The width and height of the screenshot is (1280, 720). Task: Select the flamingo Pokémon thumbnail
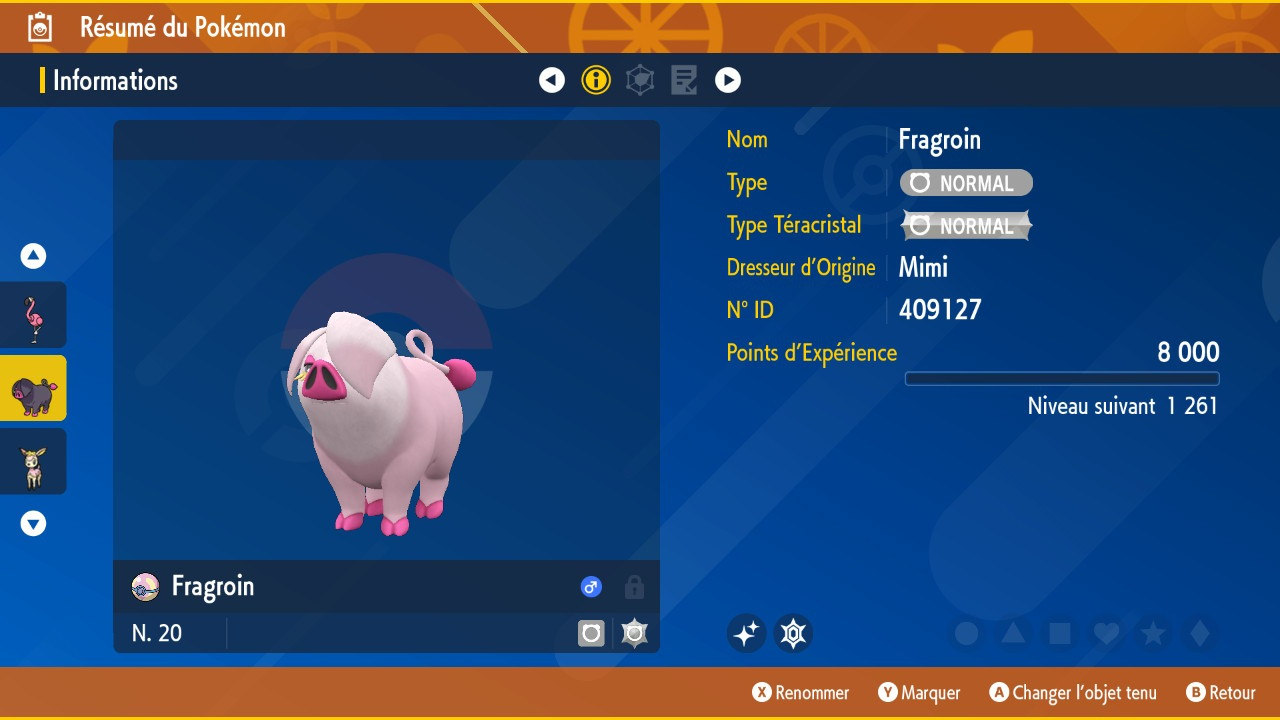click(x=33, y=315)
